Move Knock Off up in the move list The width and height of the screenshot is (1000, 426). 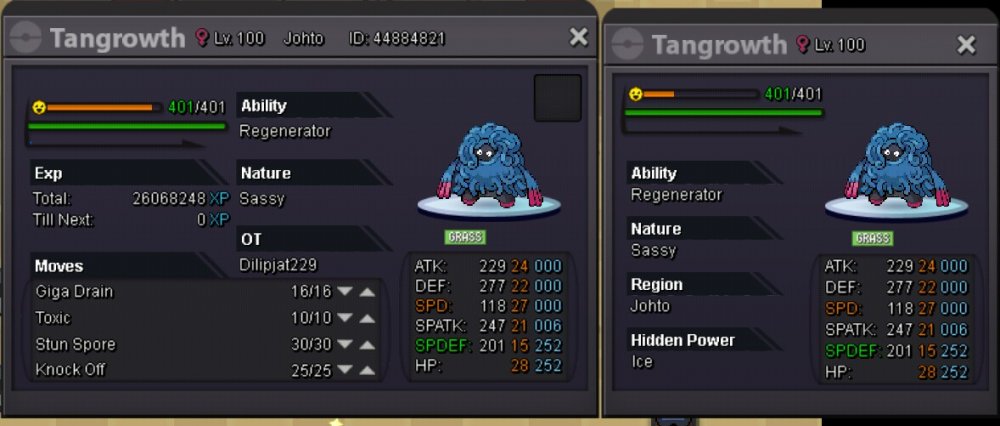tap(368, 371)
